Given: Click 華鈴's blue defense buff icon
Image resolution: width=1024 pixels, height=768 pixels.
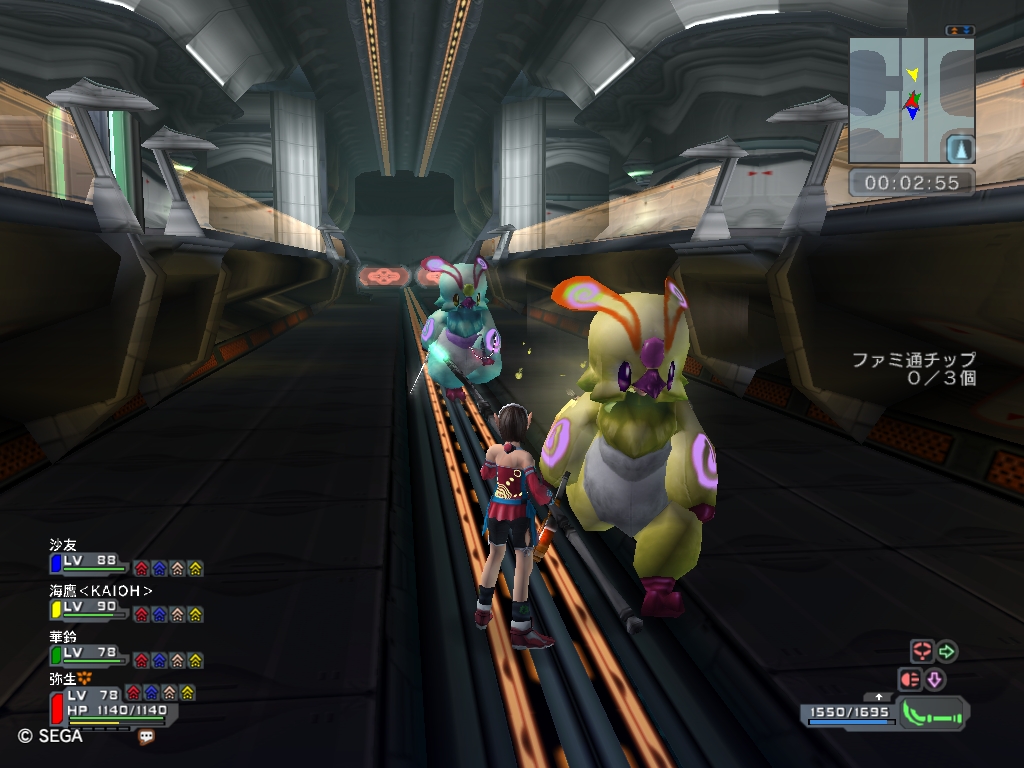Looking at the screenshot, I should 159,660.
